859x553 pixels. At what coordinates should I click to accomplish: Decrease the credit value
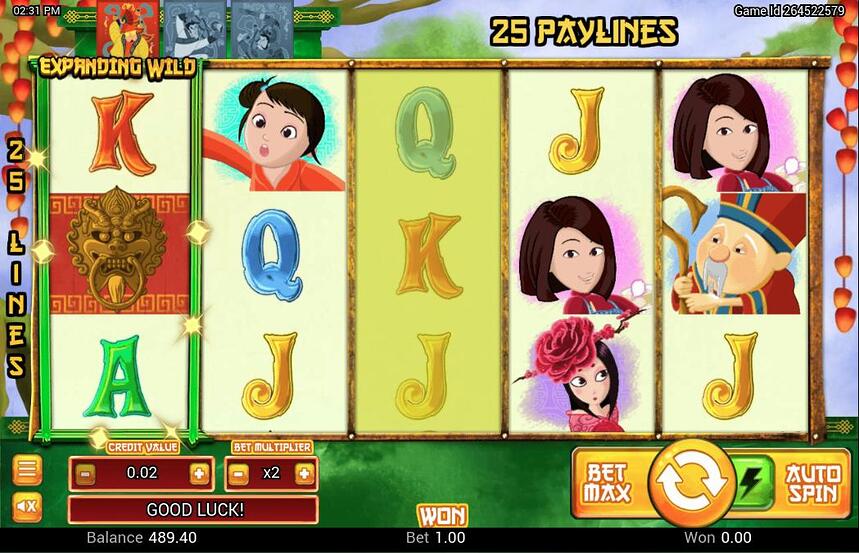pos(86,473)
